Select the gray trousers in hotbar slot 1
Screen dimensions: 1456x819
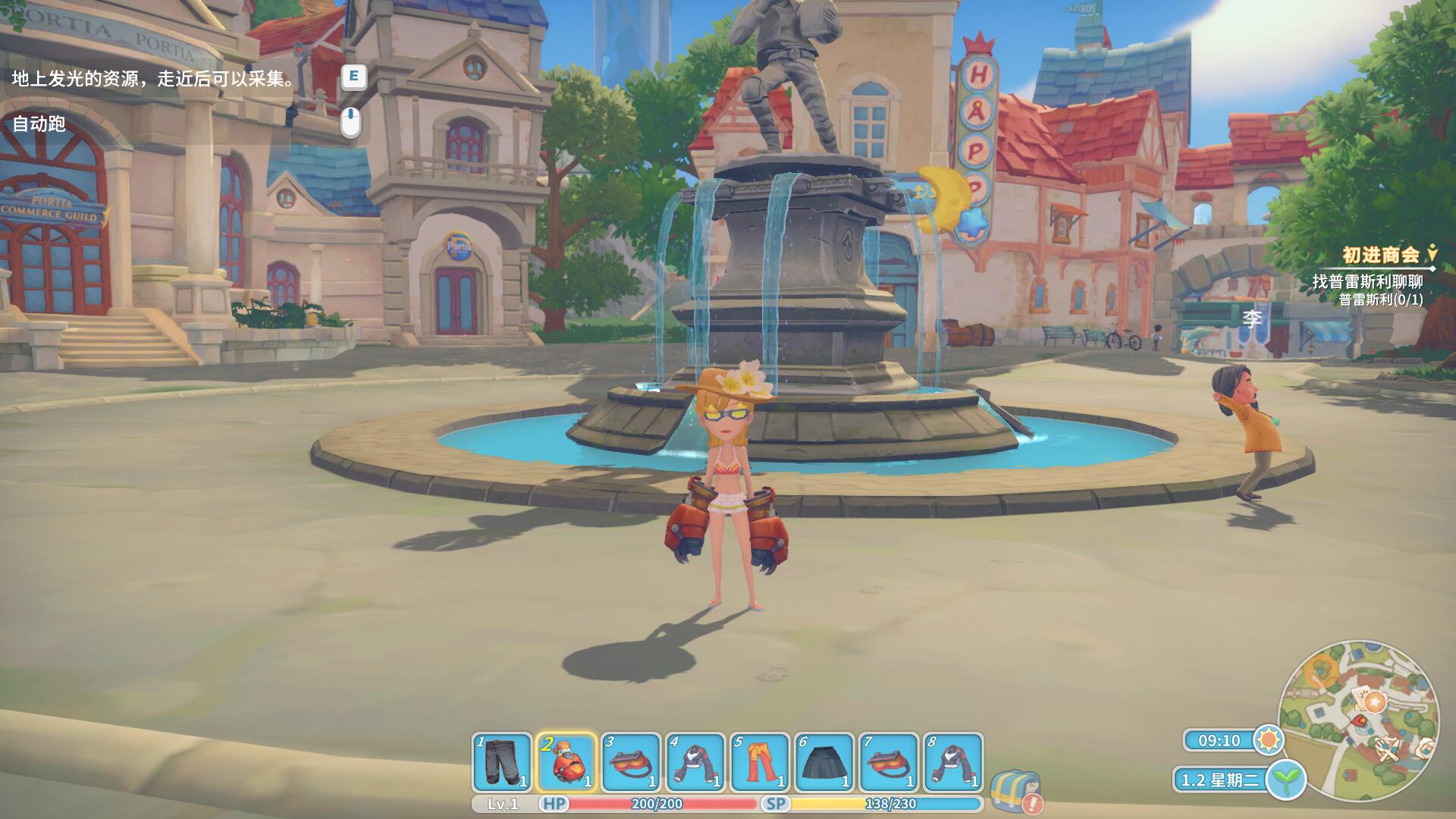tap(501, 761)
